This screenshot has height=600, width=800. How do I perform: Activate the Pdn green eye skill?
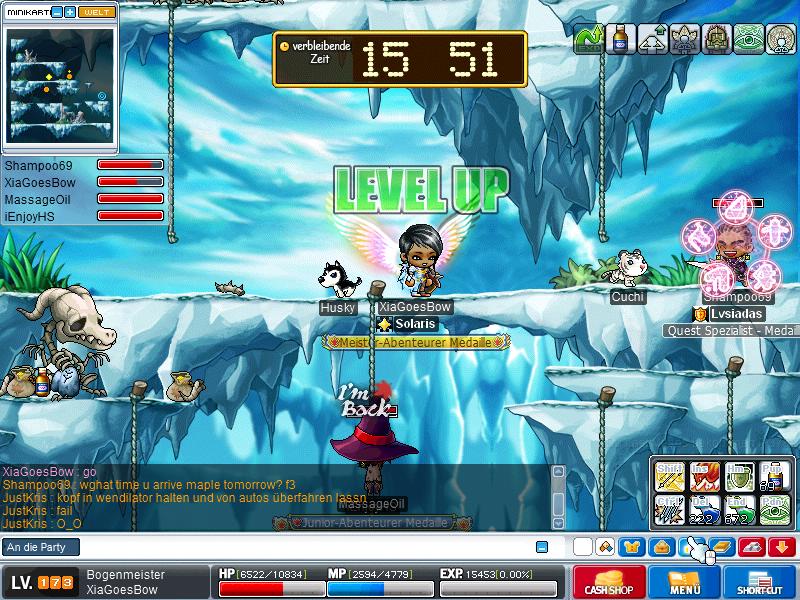pyautogui.click(x=773, y=509)
